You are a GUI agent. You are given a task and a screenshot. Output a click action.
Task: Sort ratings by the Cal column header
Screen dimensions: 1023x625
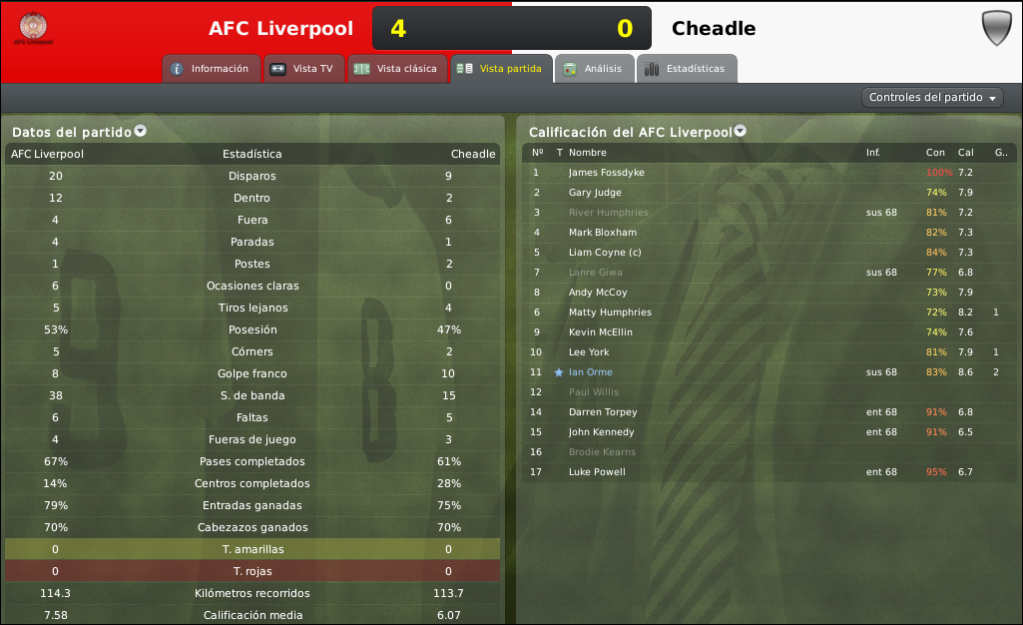tap(965, 153)
